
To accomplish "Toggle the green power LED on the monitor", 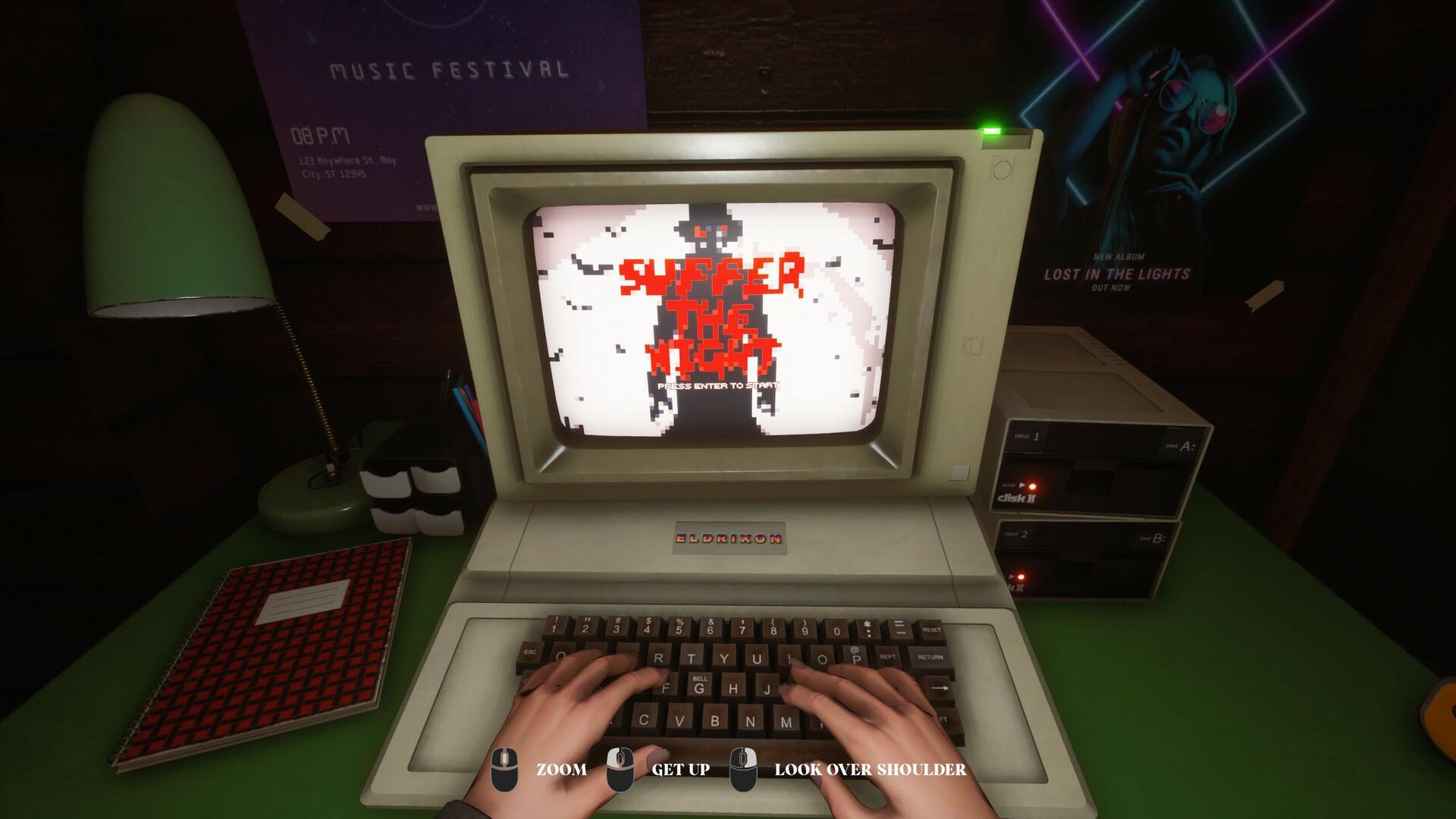I will coord(991,130).
